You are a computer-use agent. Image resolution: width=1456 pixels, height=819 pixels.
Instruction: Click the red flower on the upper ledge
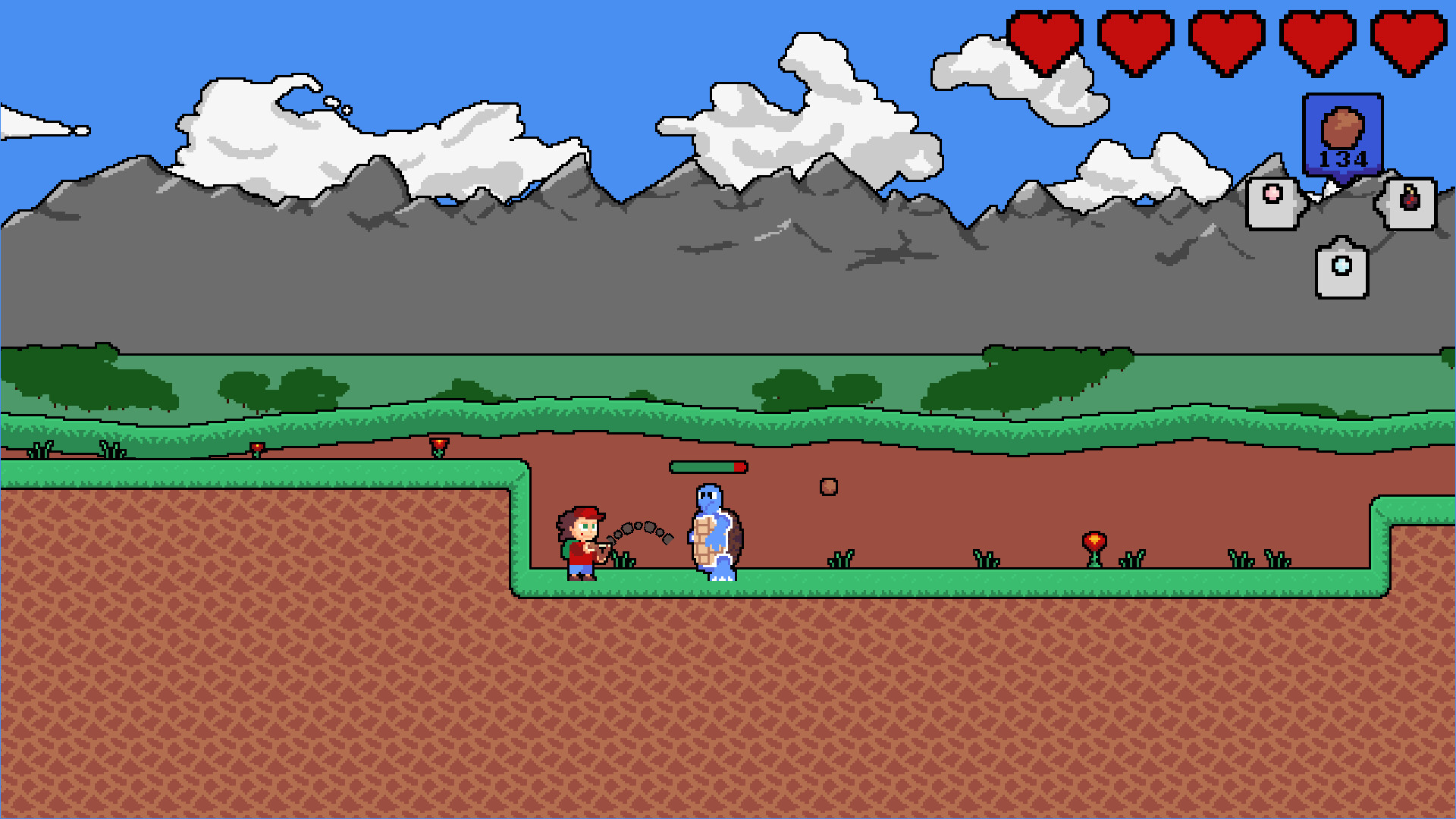438,444
